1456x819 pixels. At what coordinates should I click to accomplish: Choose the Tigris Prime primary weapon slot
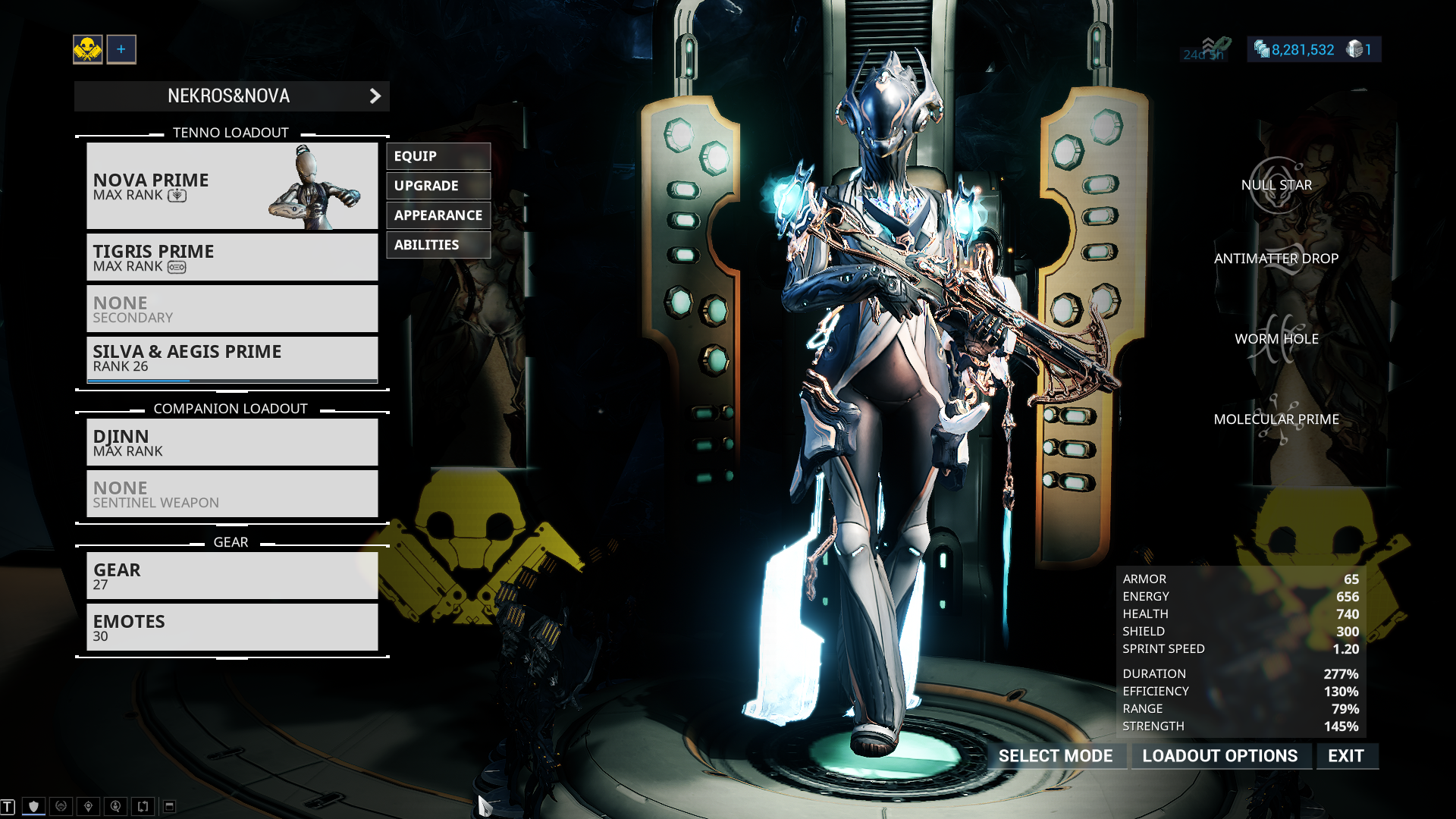pyautogui.click(x=231, y=258)
